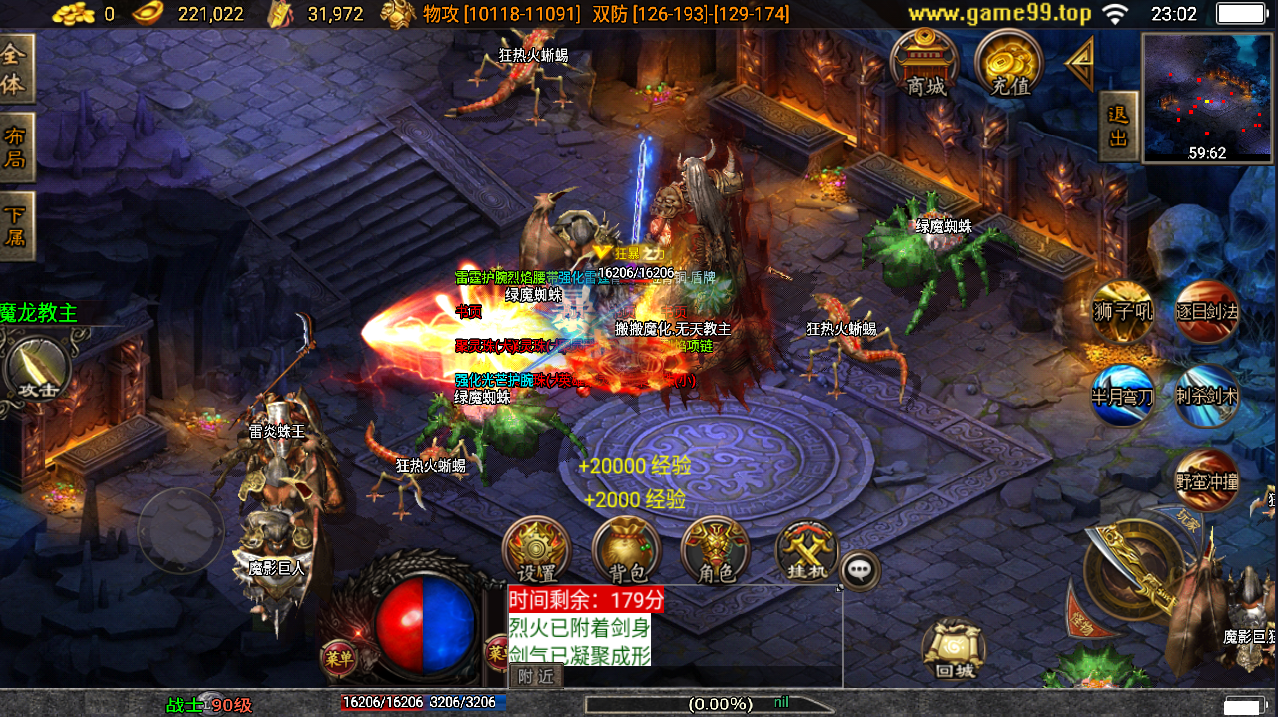
Task: Cast the 刺杀剑术 skill
Action: pos(1206,396)
